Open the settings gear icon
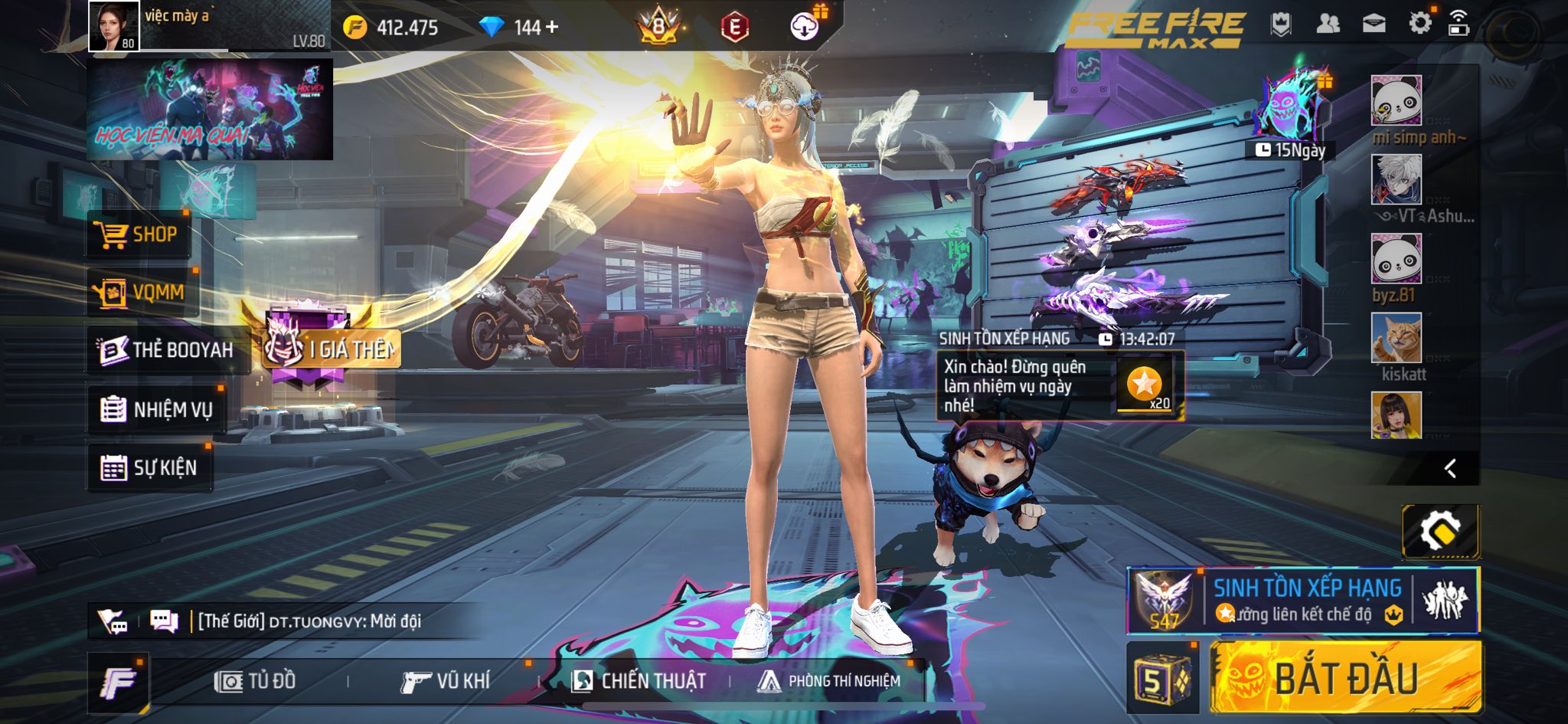 click(x=1419, y=24)
